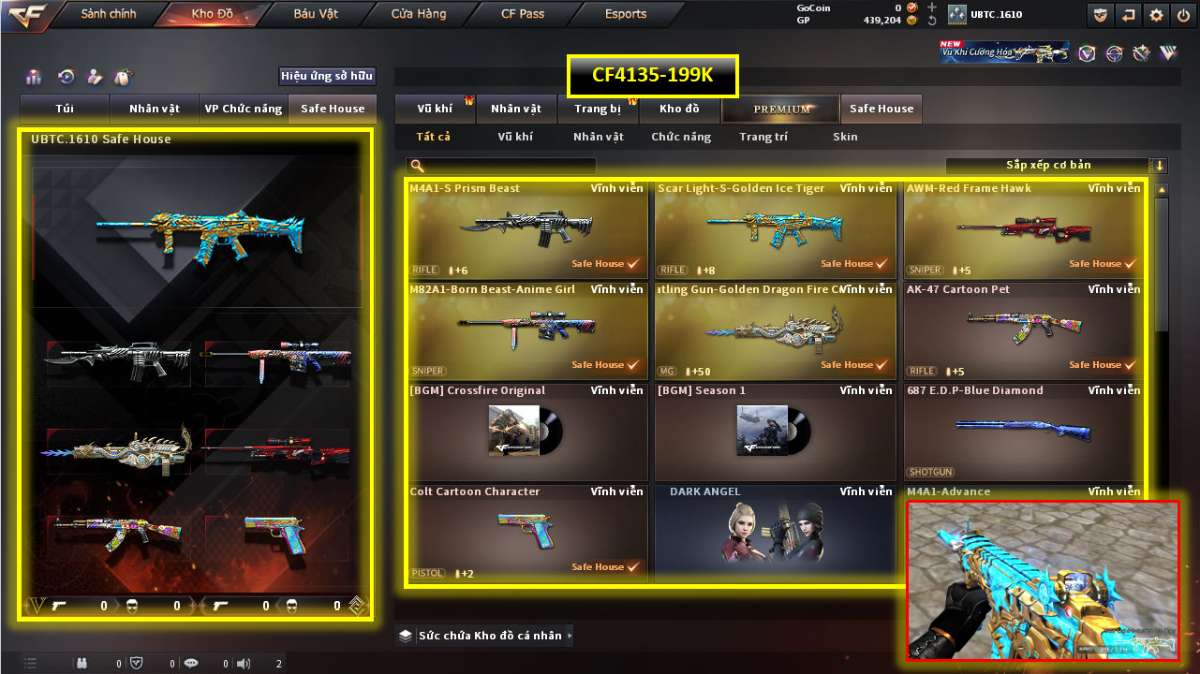Open settings with the gear icon

[x=1157, y=15]
